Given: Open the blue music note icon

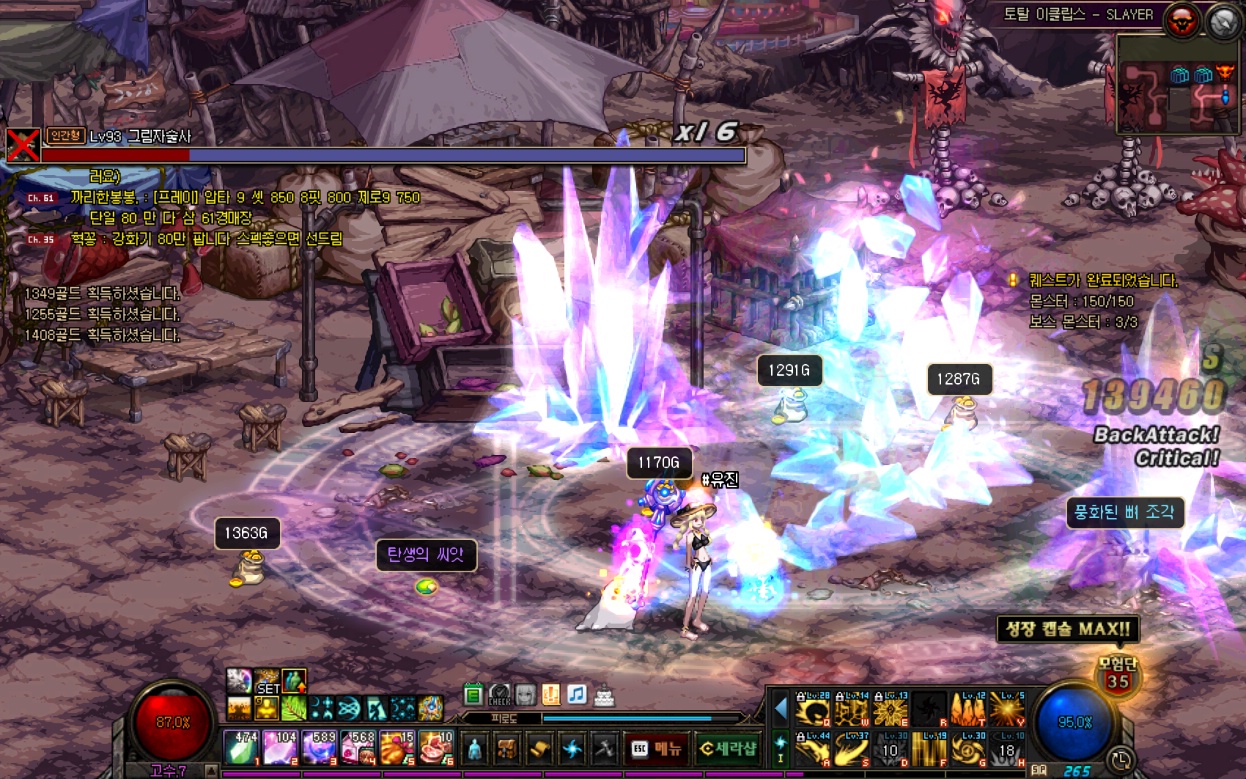Looking at the screenshot, I should [x=576, y=694].
